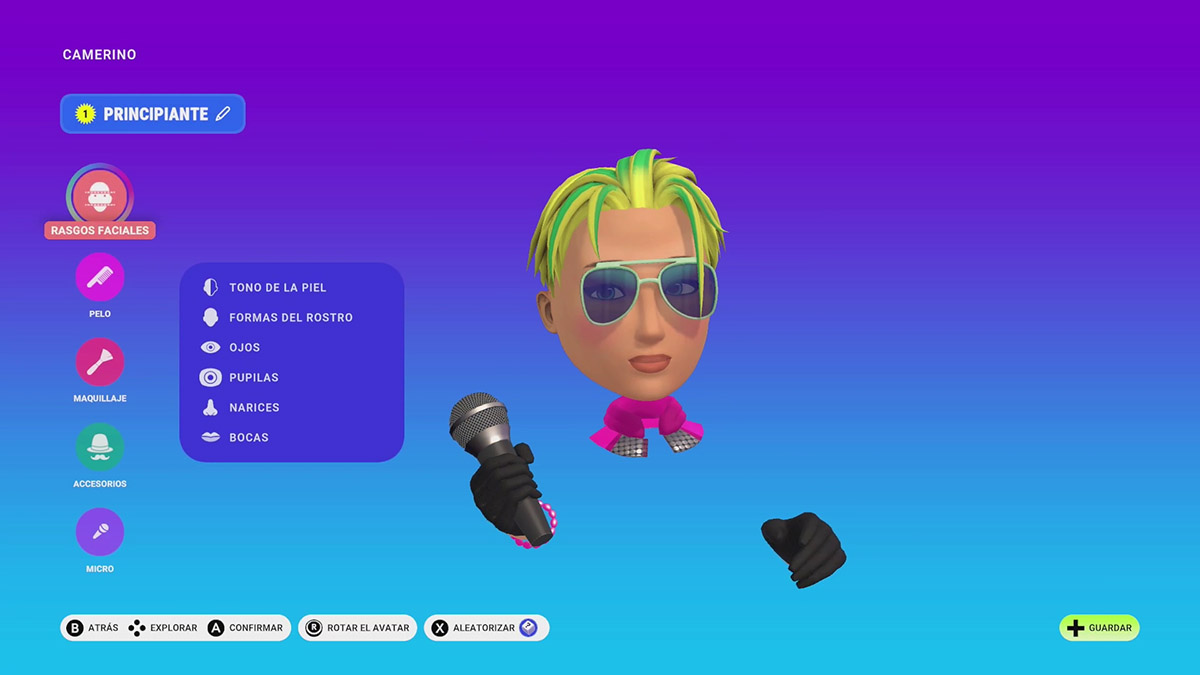Choose the Bocas menu entry
This screenshot has width=1200, height=675.
(248, 438)
